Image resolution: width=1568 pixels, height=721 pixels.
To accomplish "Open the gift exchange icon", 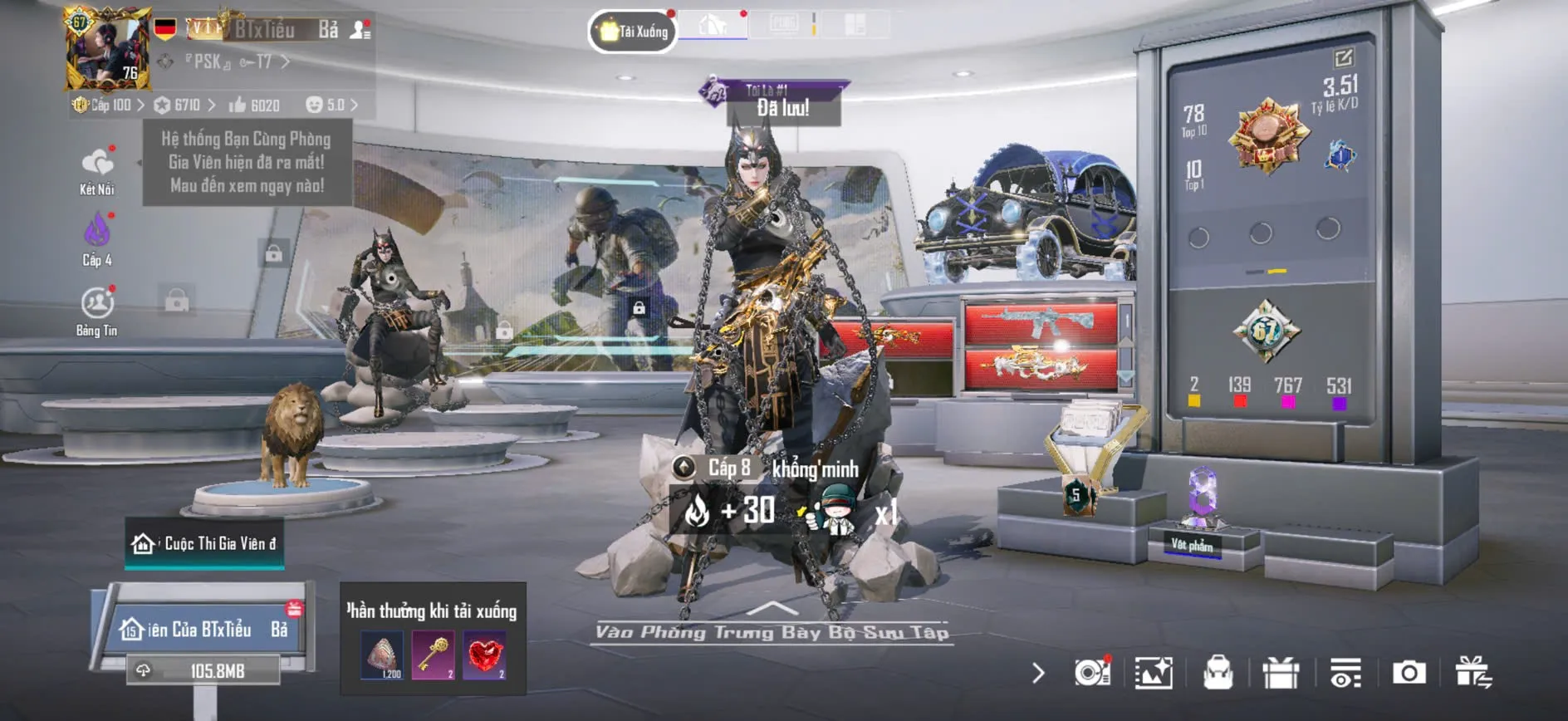I will (1473, 673).
